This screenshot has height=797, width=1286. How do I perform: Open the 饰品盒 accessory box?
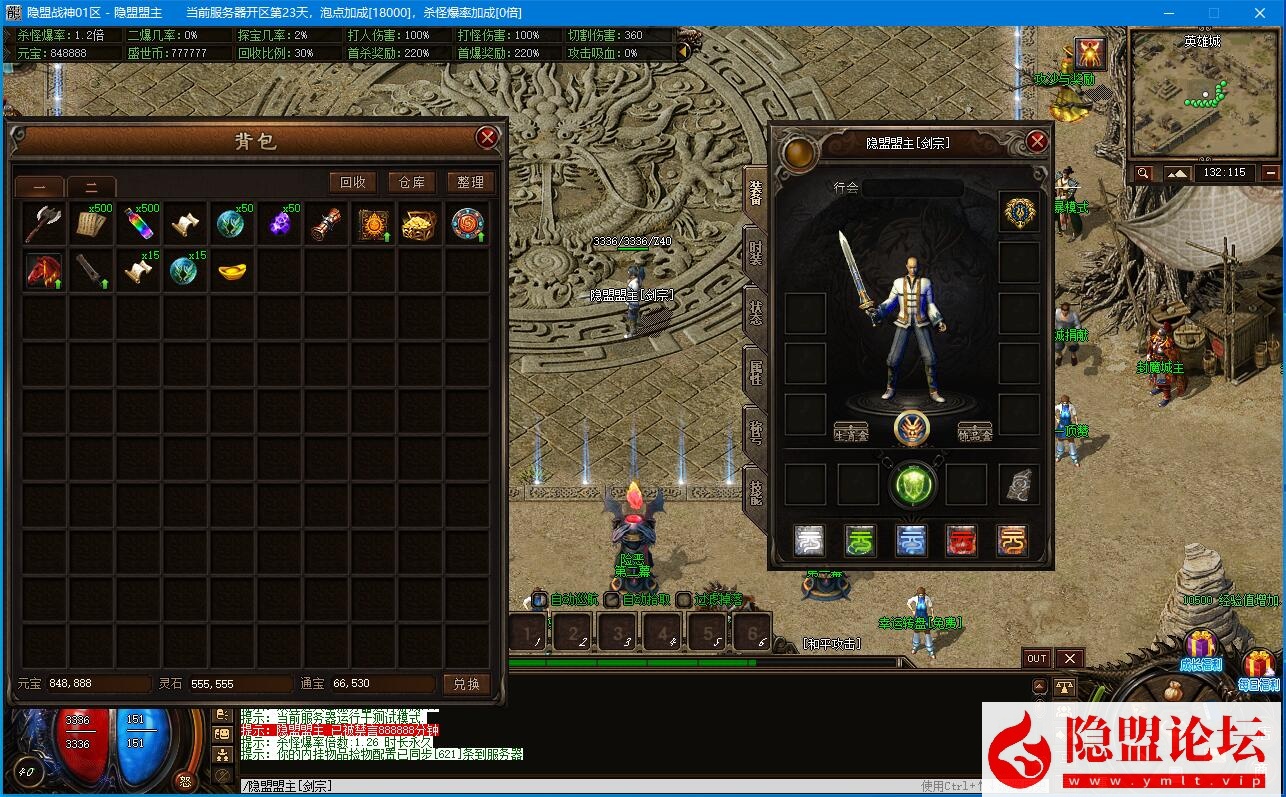coord(975,433)
